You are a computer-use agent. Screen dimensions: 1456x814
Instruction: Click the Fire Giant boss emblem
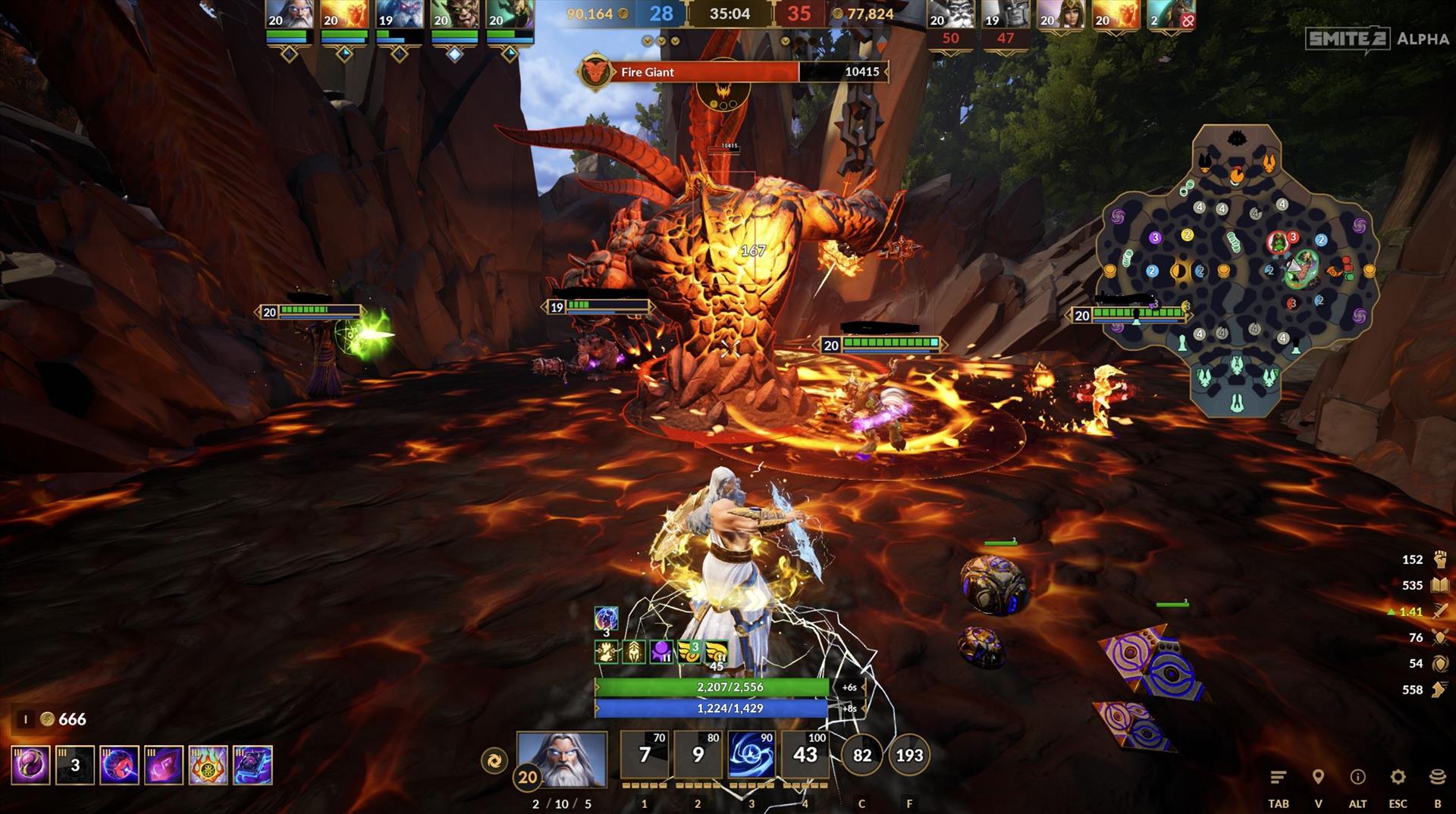coord(595,72)
